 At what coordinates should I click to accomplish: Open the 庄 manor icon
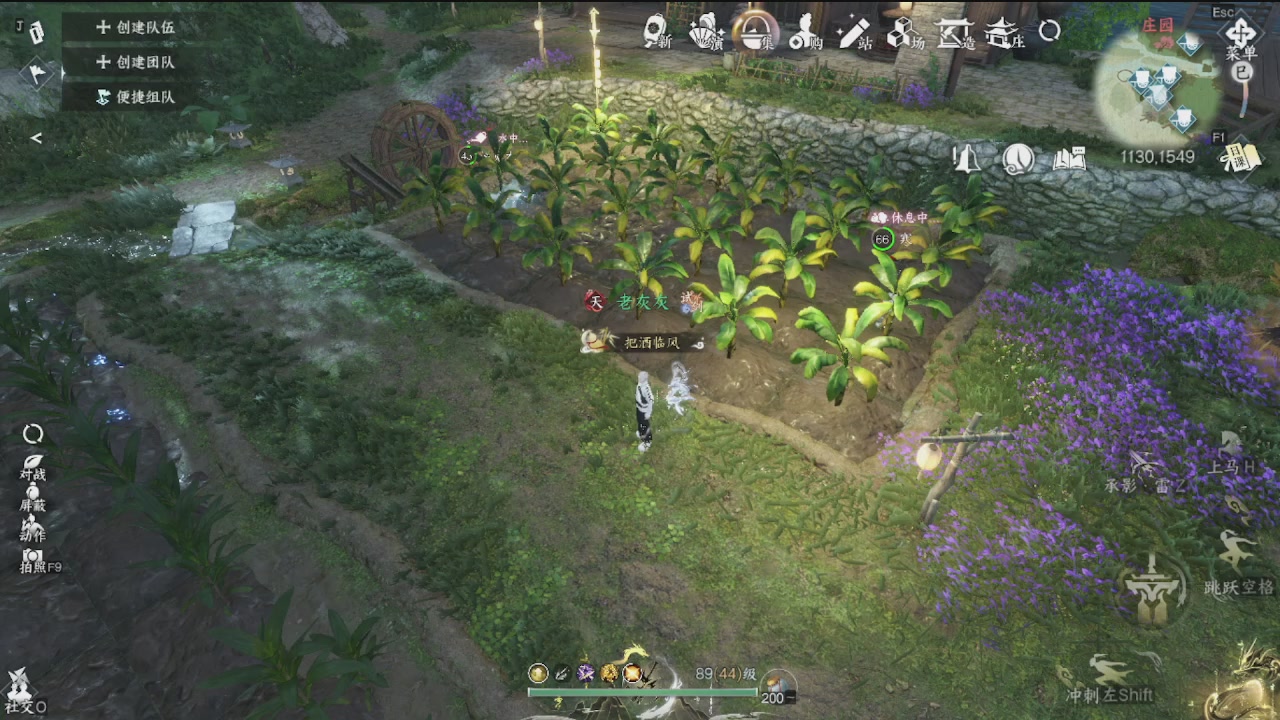(x=1003, y=34)
